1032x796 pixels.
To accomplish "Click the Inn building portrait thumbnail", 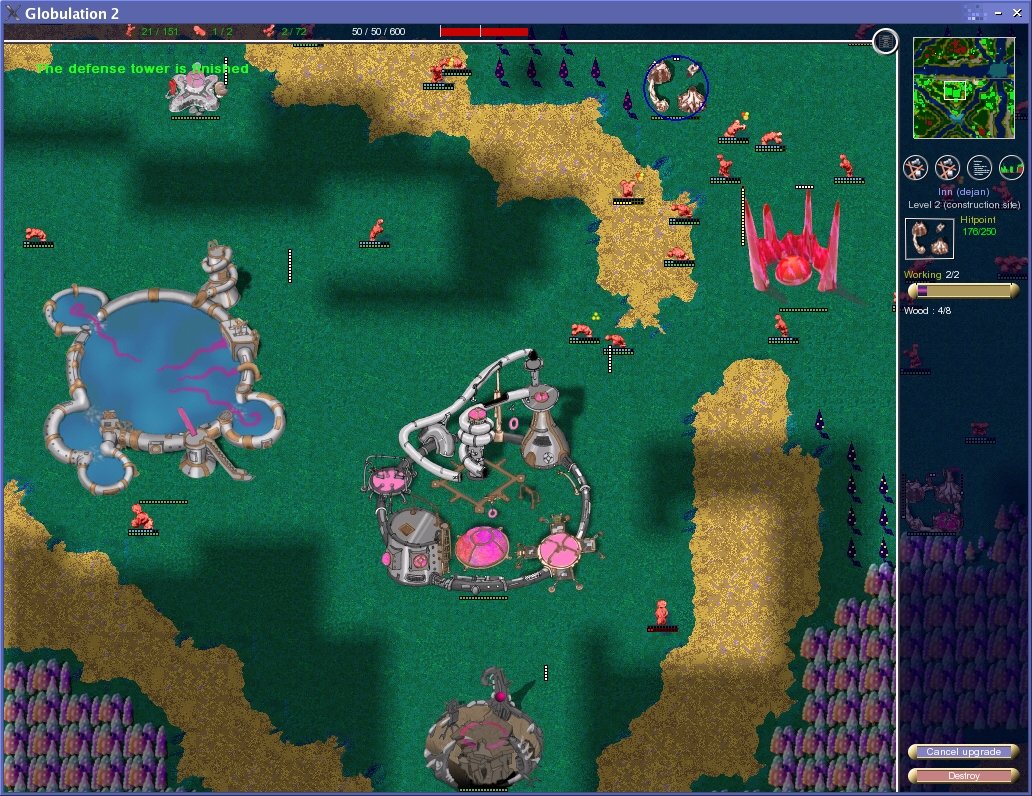I will click(x=929, y=239).
